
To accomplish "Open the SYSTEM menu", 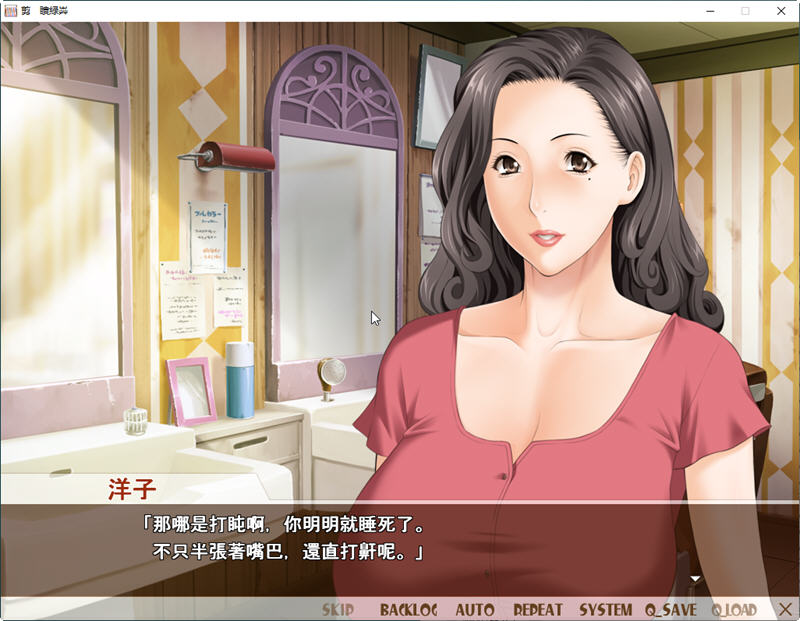I will point(605,609).
